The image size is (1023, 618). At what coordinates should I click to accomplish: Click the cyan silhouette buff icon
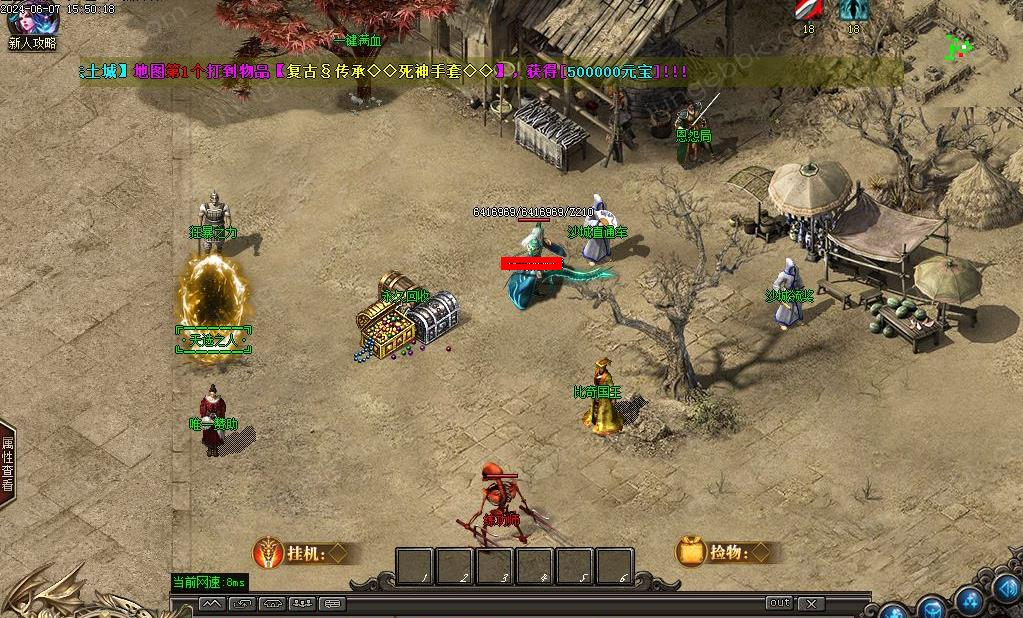(853, 10)
